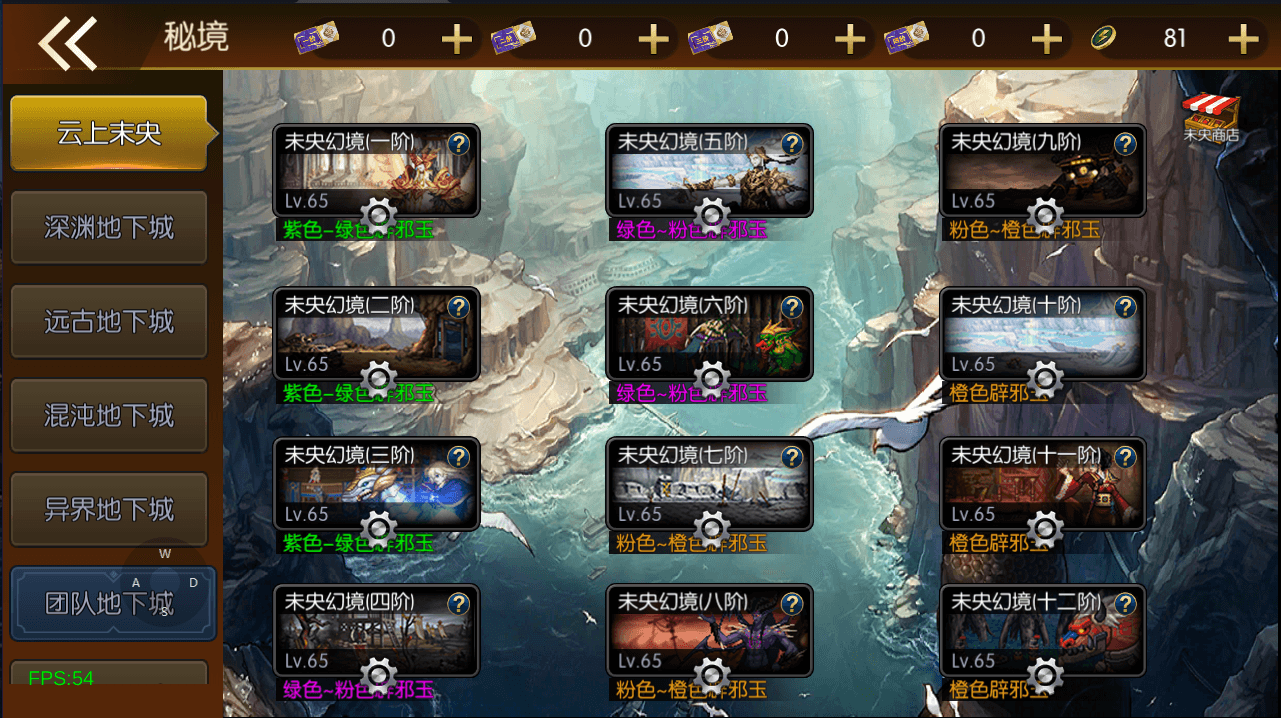Show help for 未央幻境(二阶) via question mark
Image resolution: width=1281 pixels, height=718 pixels.
tap(458, 307)
